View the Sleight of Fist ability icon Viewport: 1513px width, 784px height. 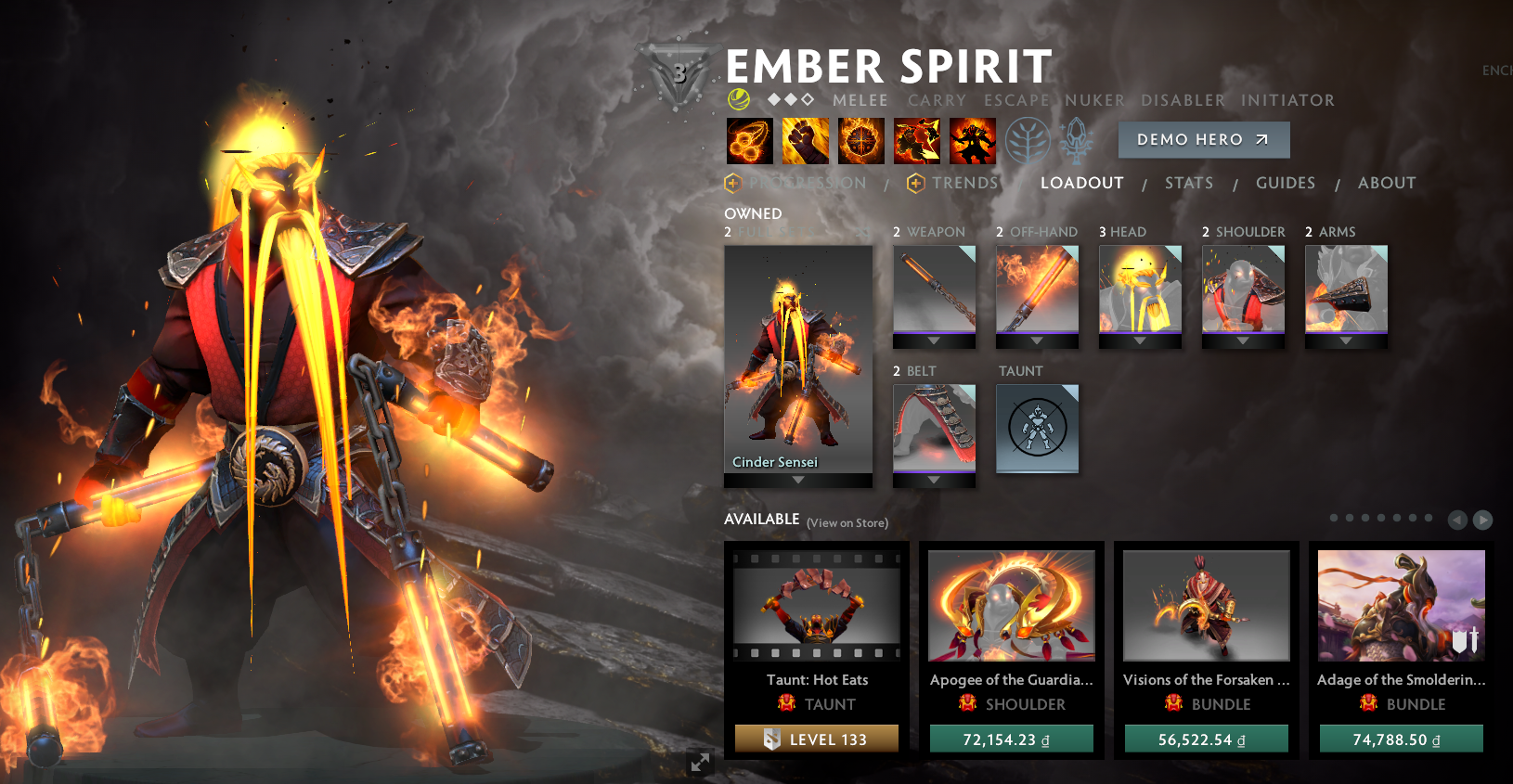click(806, 140)
